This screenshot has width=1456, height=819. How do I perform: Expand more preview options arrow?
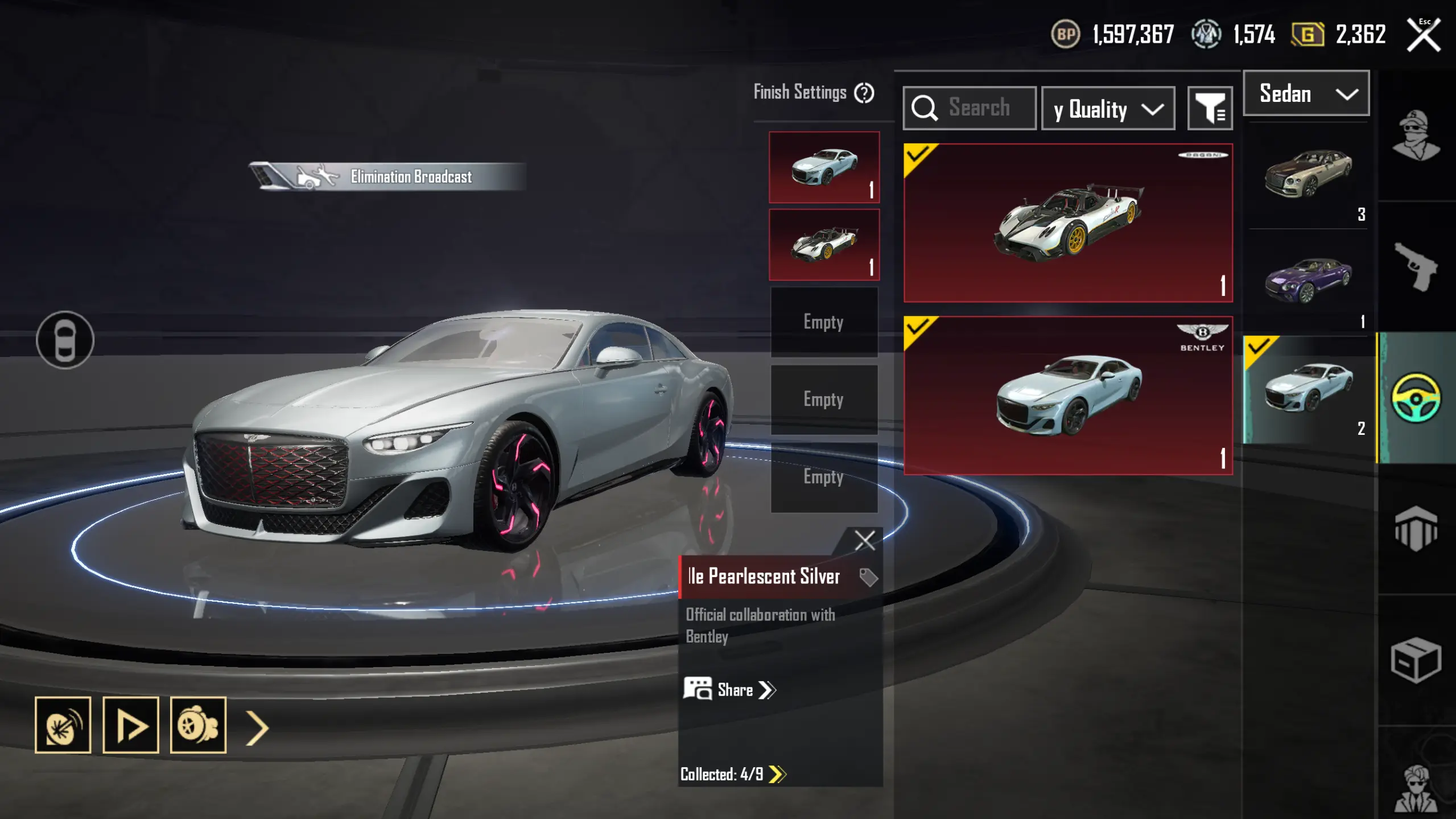tap(257, 727)
